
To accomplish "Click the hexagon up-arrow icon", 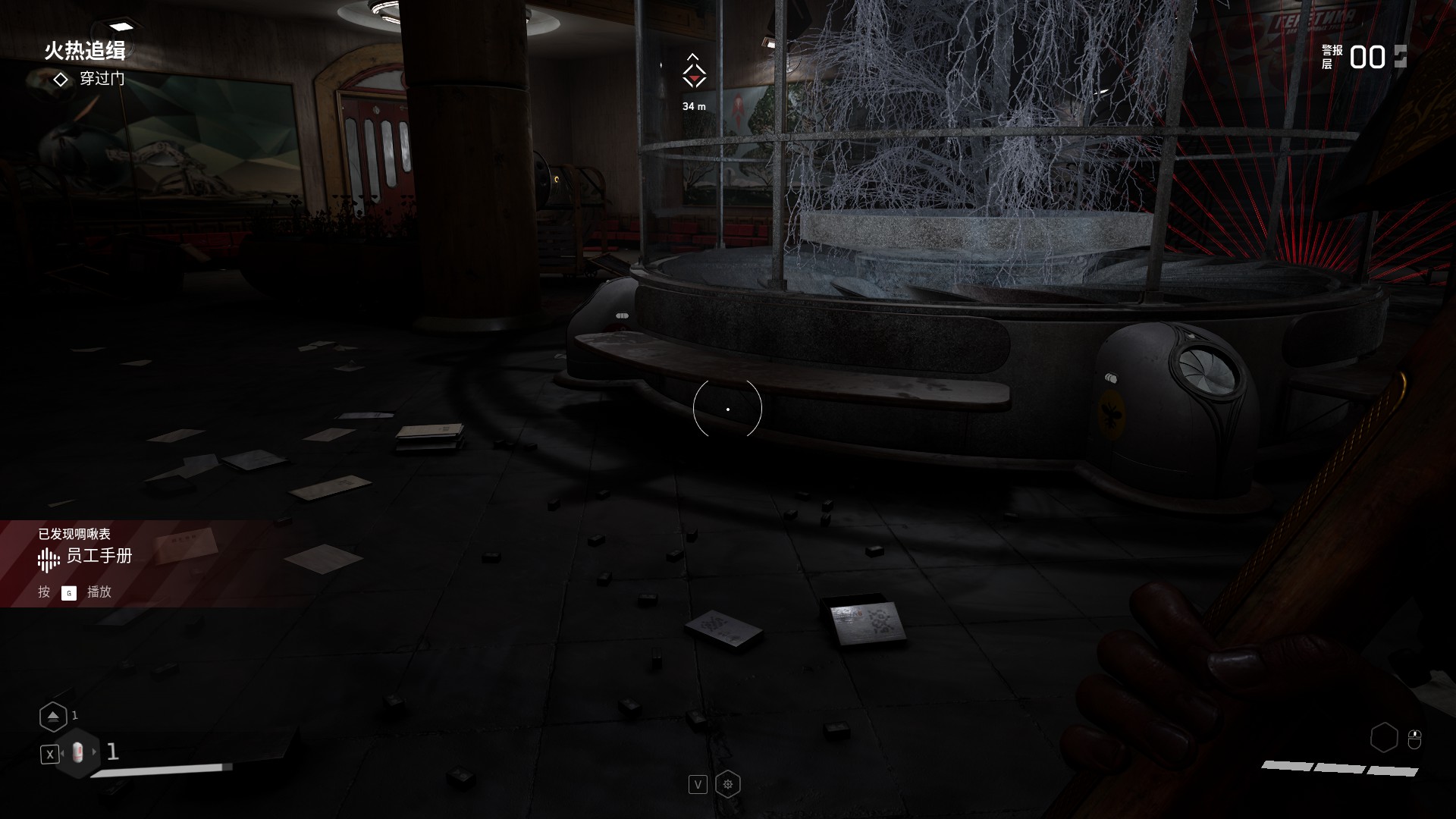I will [53, 717].
